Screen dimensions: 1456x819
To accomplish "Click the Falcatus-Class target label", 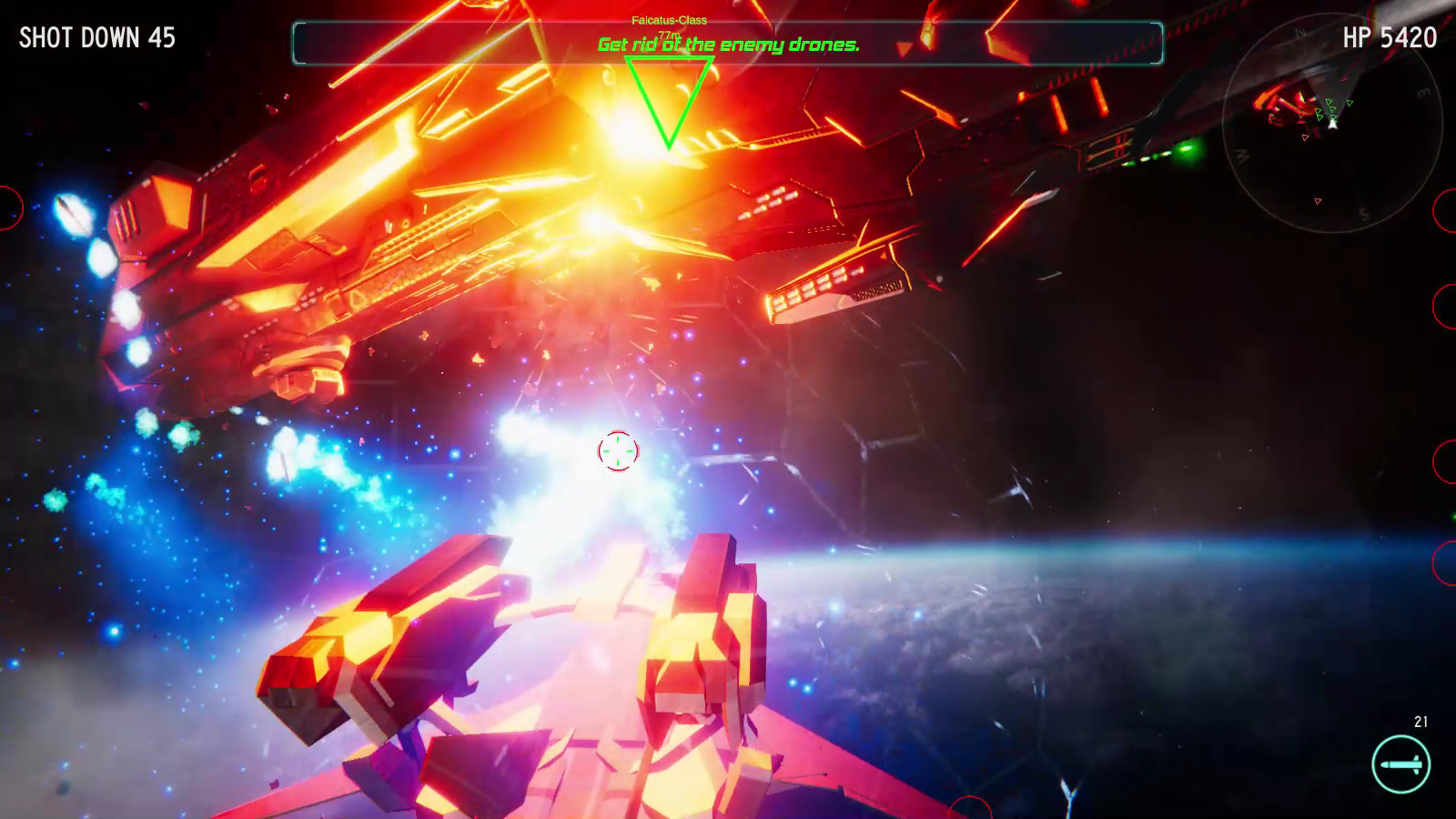I will [669, 18].
